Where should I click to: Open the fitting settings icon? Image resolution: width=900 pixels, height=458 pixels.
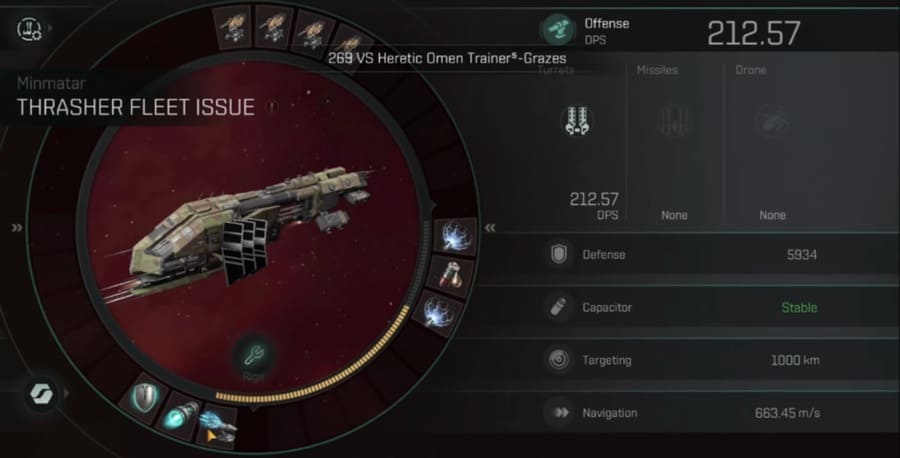click(28, 29)
